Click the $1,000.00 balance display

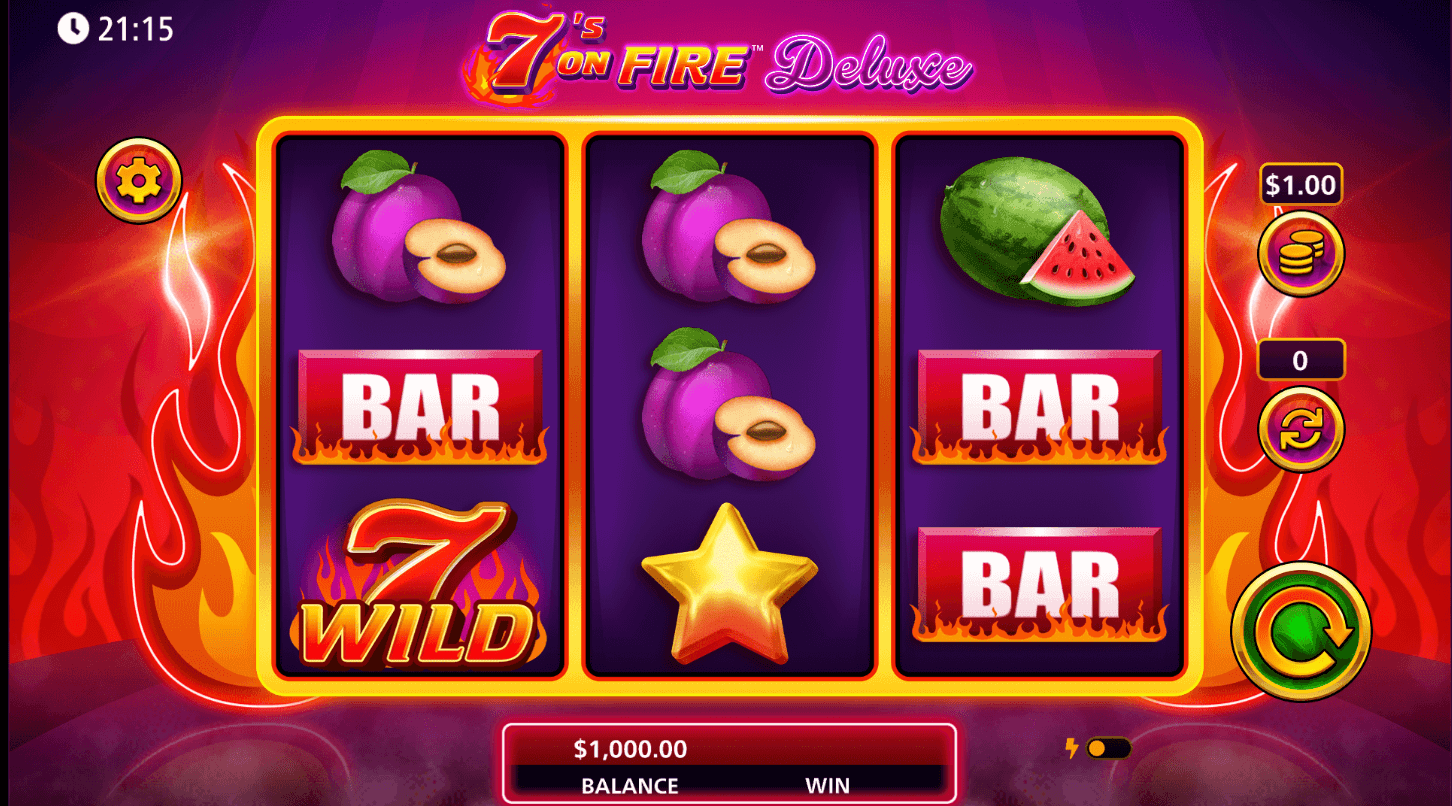click(x=630, y=749)
